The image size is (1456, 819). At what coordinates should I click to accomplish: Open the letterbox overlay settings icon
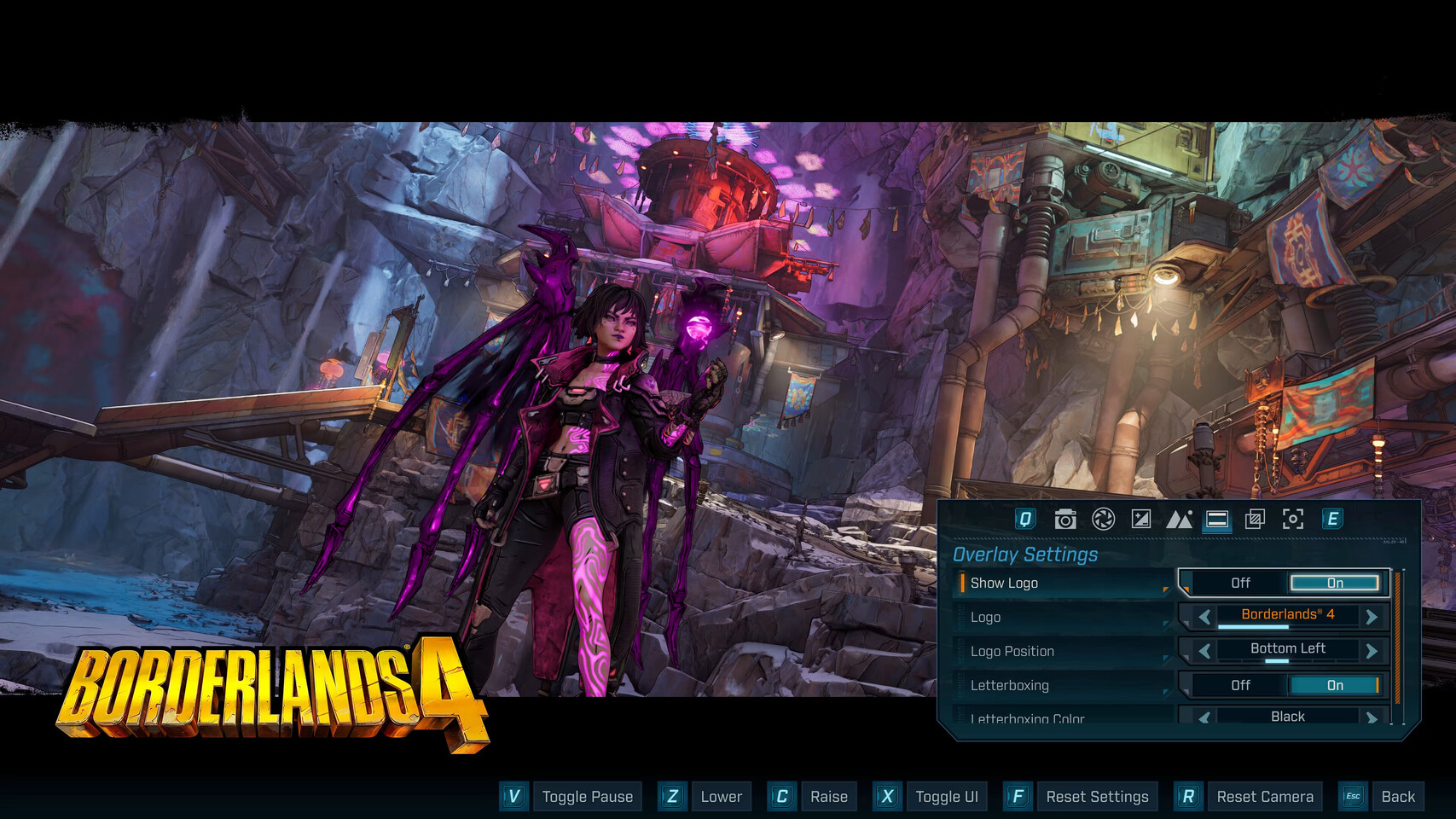click(x=1218, y=519)
